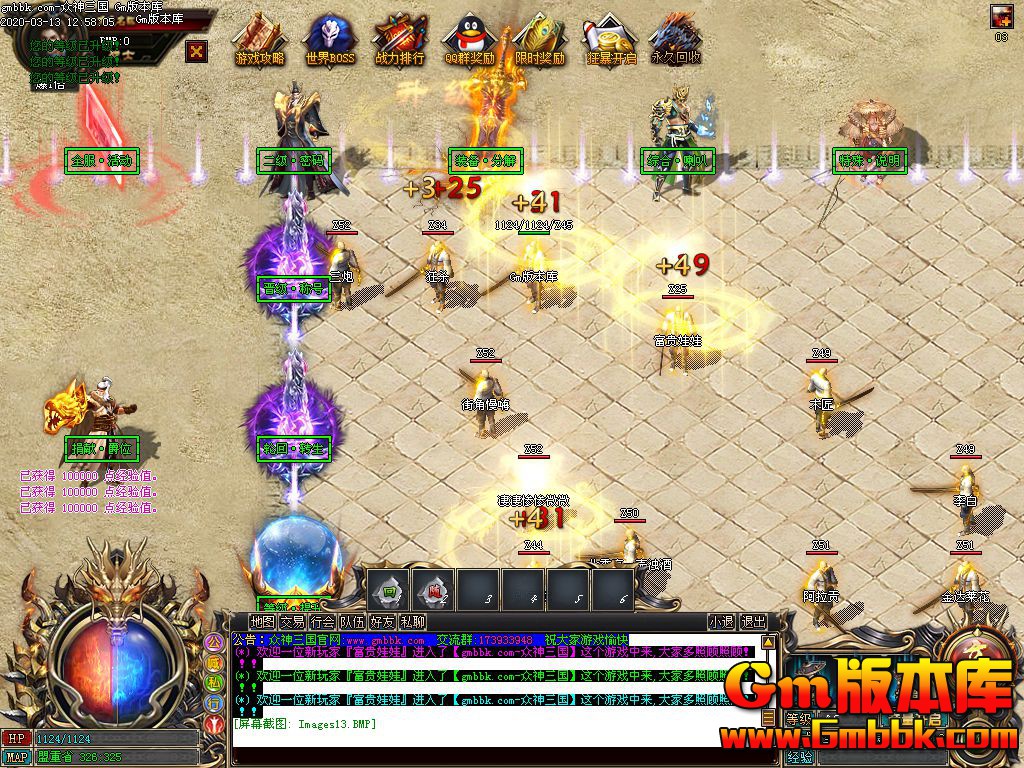
Task: Close the top-left panel with X button
Action: pyautogui.click(x=197, y=50)
